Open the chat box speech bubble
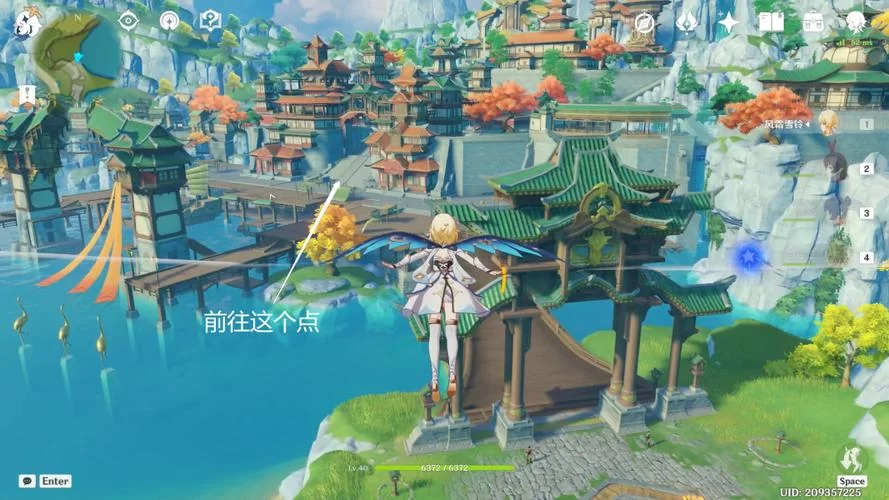This screenshot has width=889, height=500. (x=28, y=481)
